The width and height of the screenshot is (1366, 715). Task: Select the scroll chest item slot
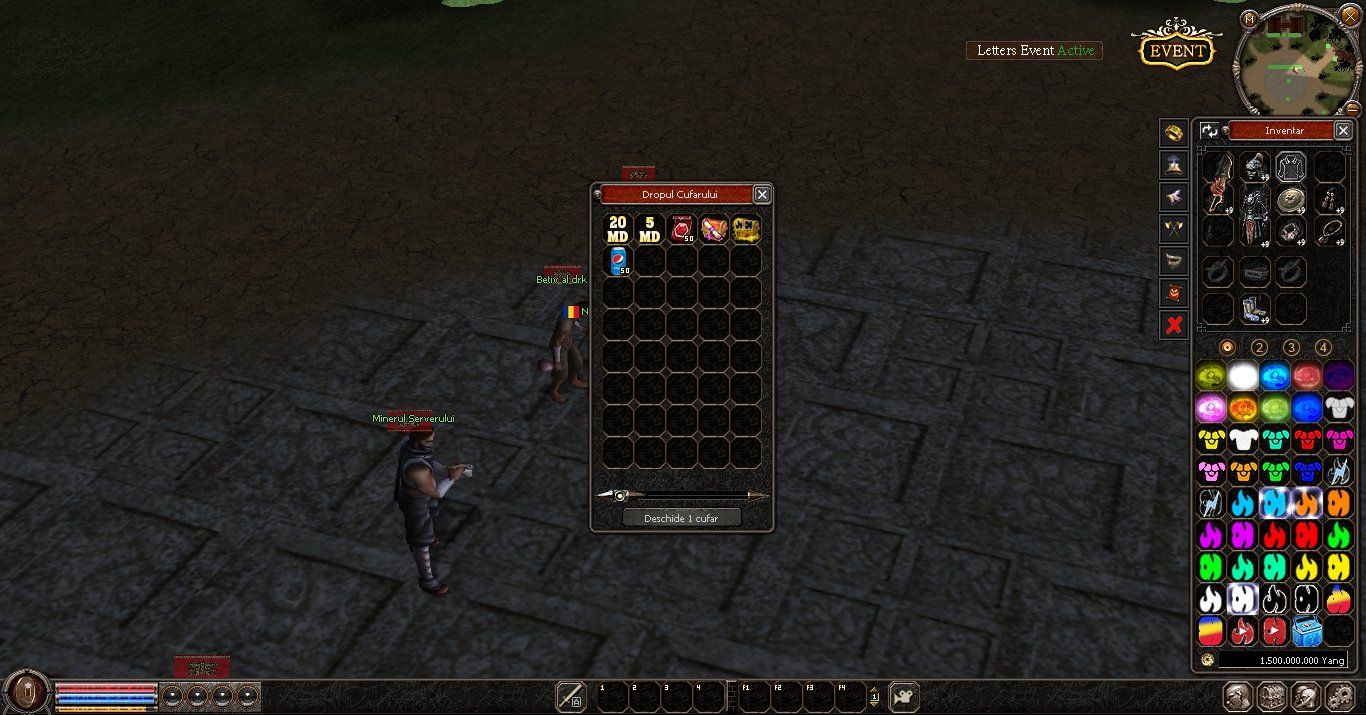(x=714, y=229)
